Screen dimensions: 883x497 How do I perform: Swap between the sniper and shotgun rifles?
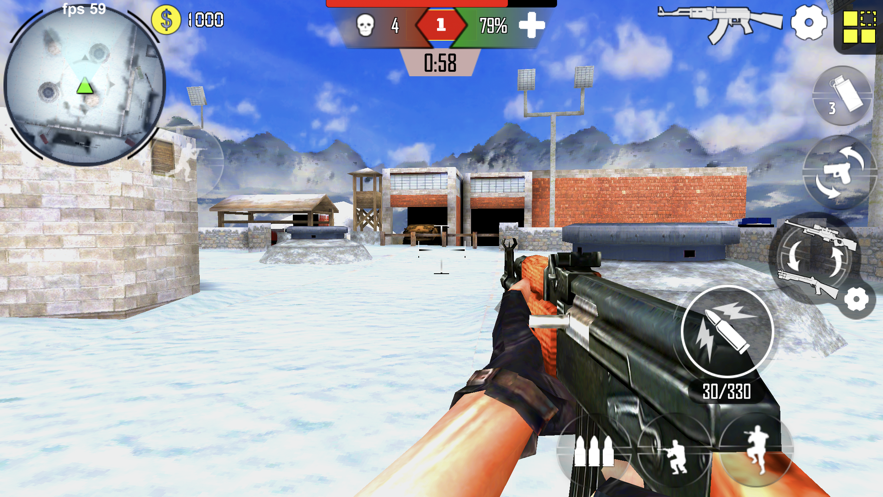[x=814, y=258]
